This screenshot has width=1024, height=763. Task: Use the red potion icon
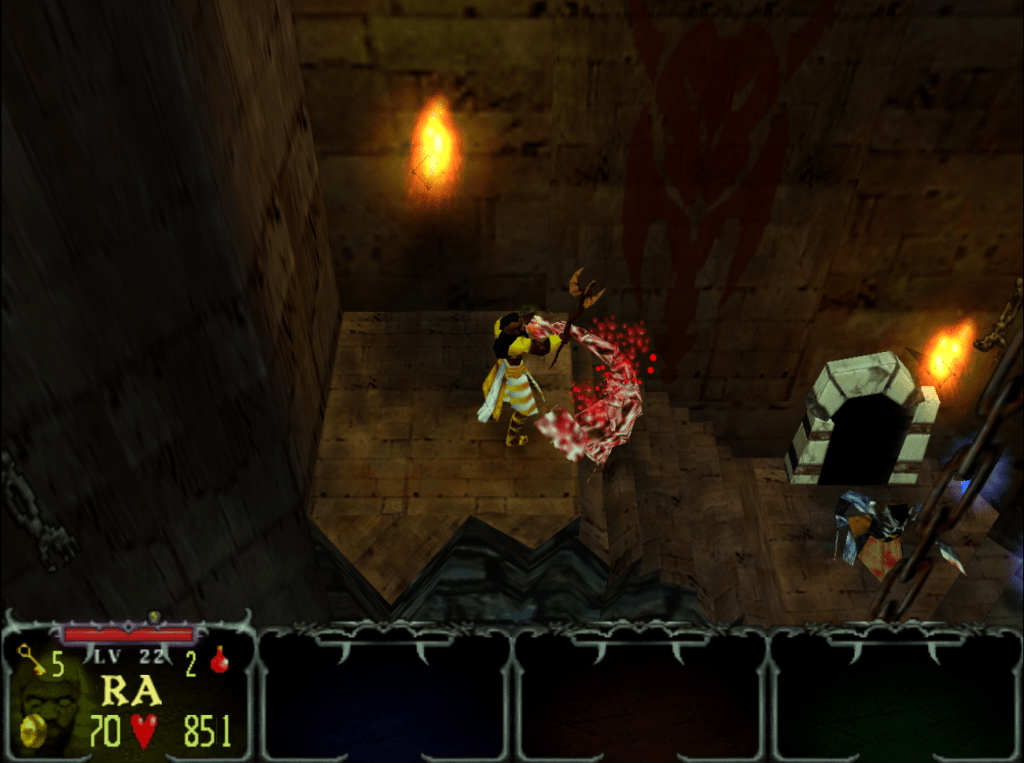(218, 660)
